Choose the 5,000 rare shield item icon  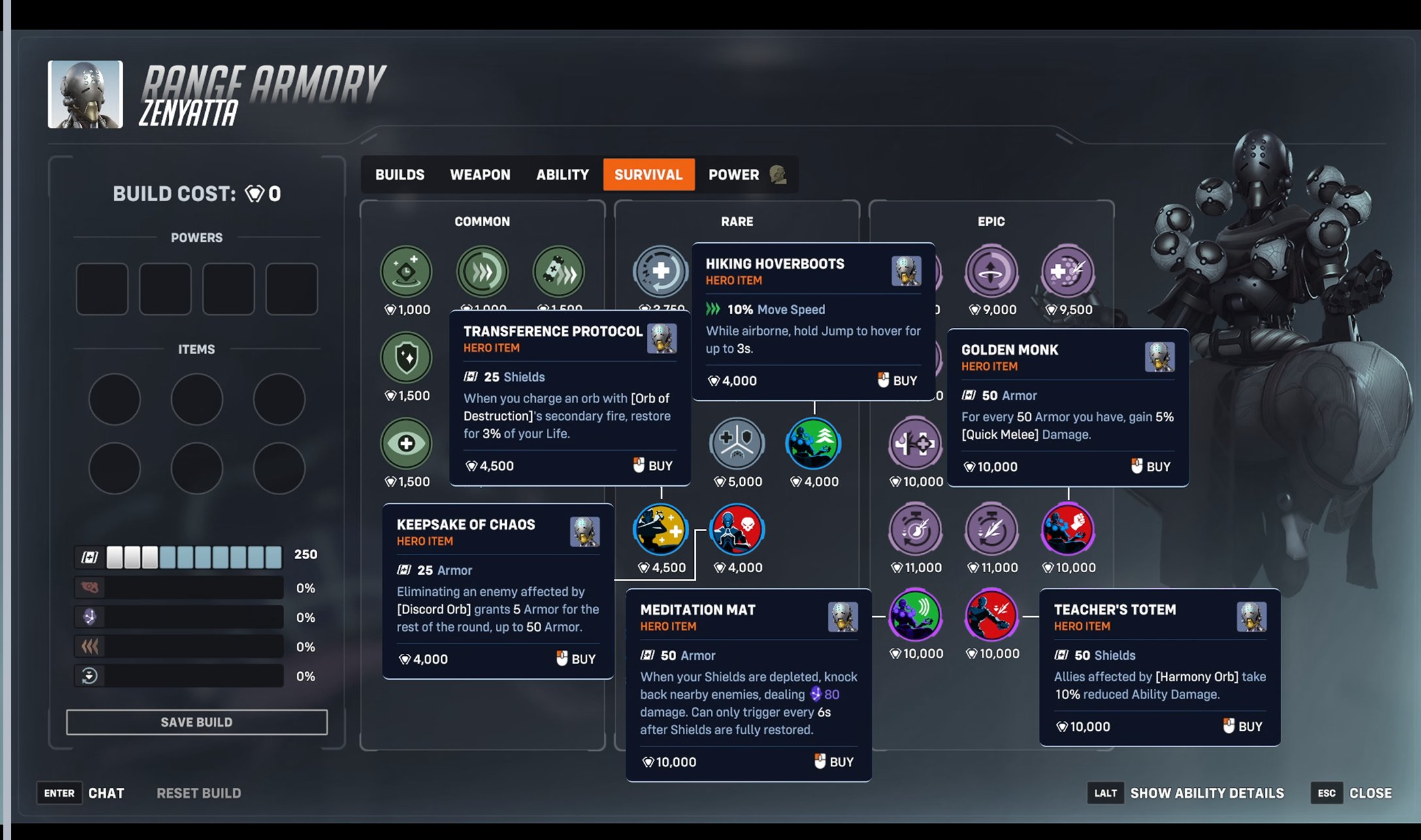[x=737, y=444]
